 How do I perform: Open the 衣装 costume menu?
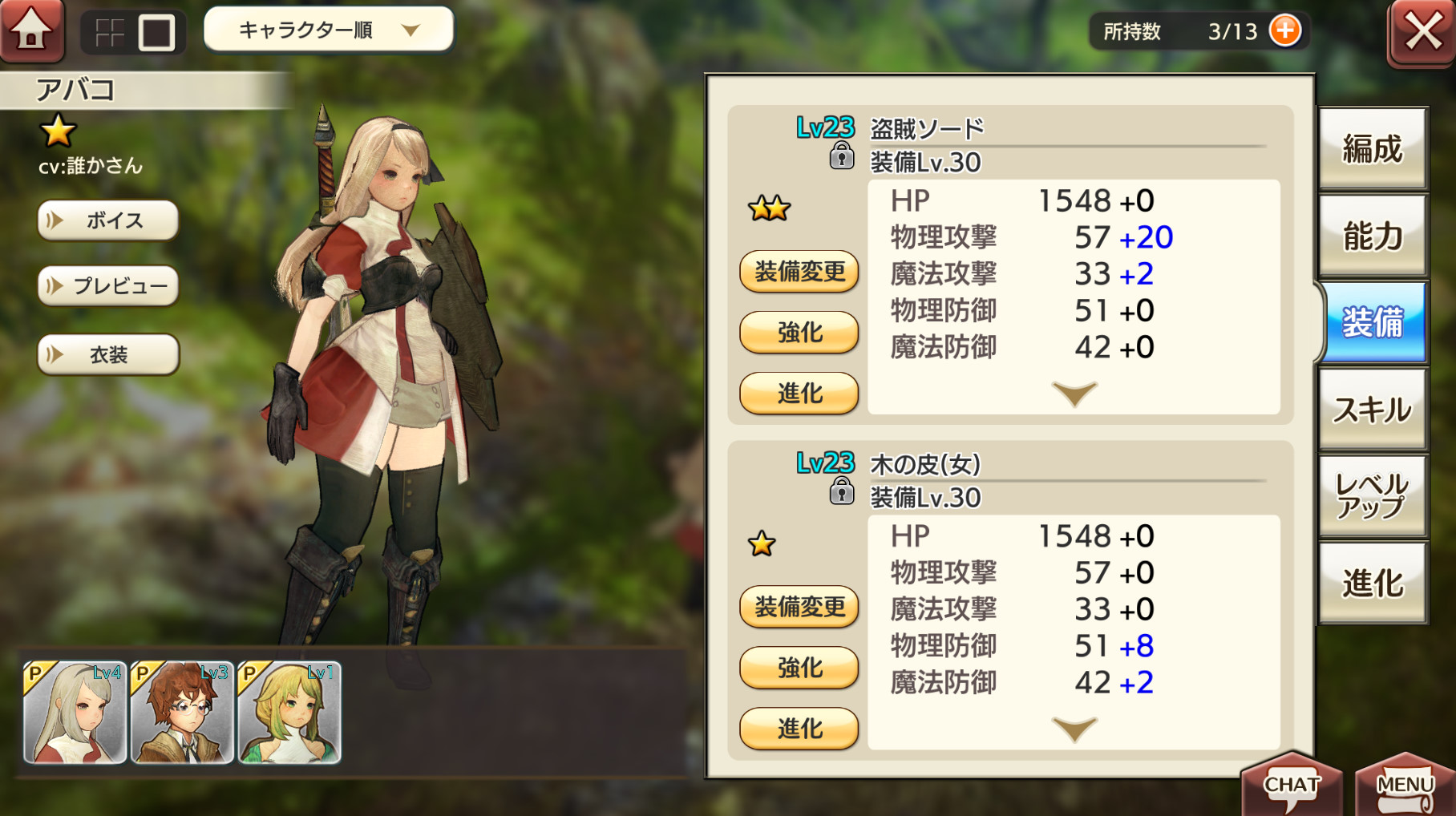pos(108,355)
